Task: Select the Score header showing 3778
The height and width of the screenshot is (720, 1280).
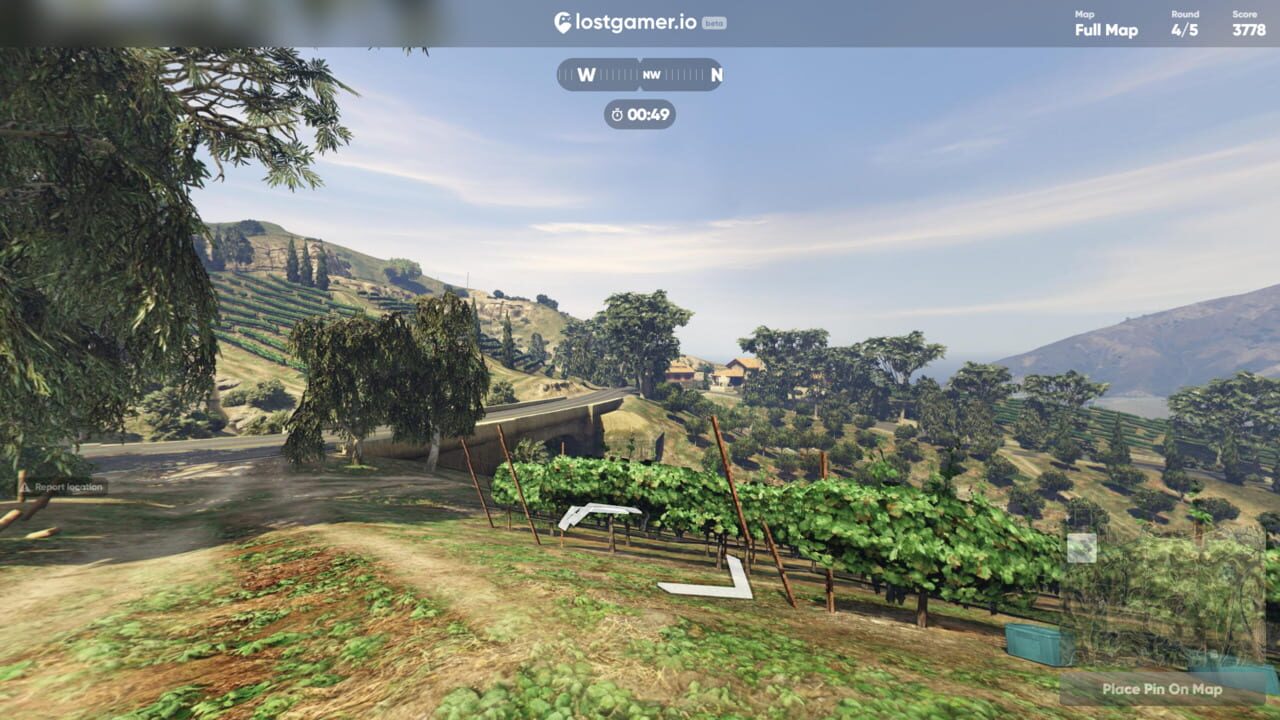Action: (x=1249, y=30)
